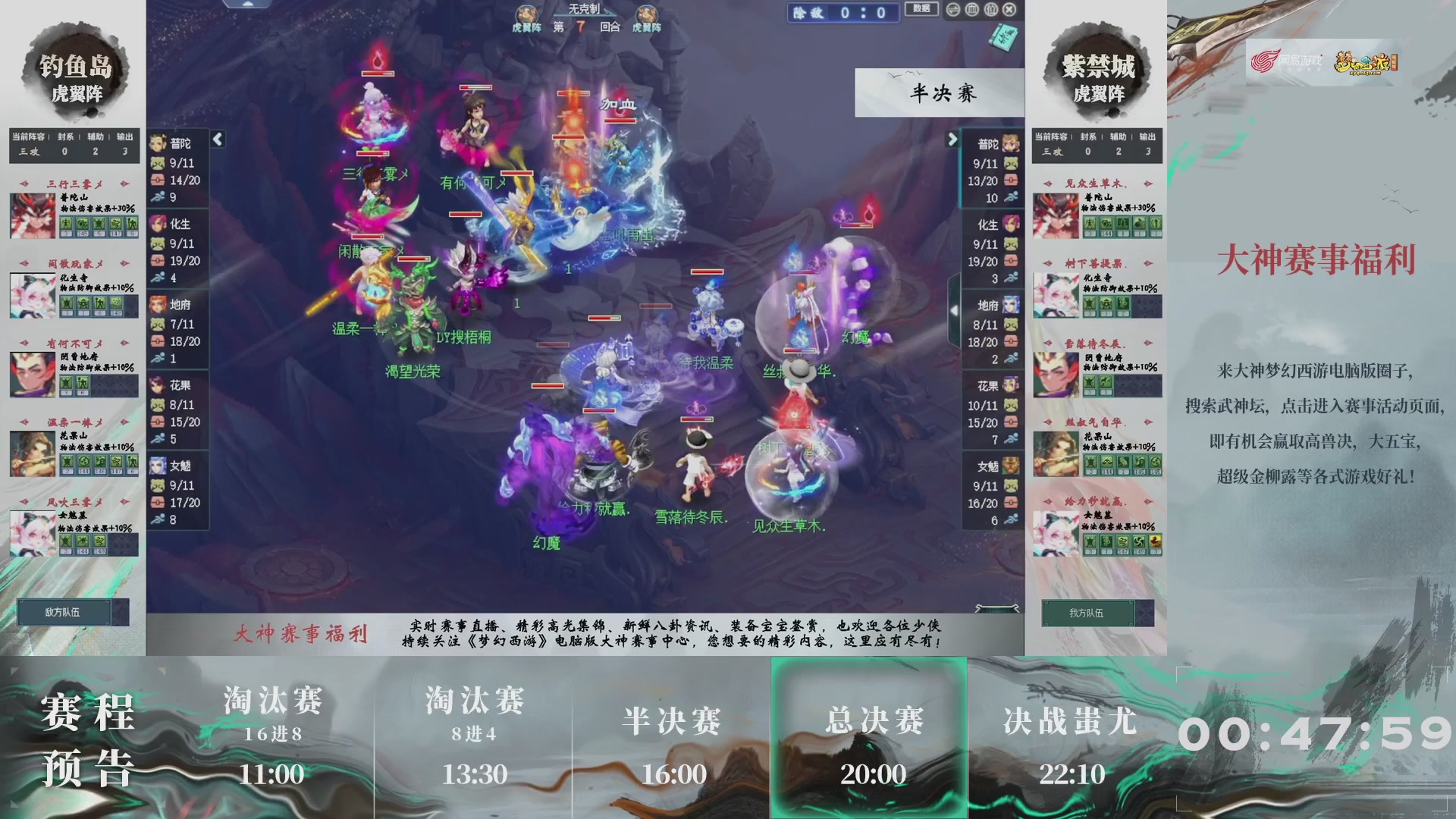The image size is (1456, 819).
Task: Collapse the right roster panel with its chevron
Action: tap(954, 140)
